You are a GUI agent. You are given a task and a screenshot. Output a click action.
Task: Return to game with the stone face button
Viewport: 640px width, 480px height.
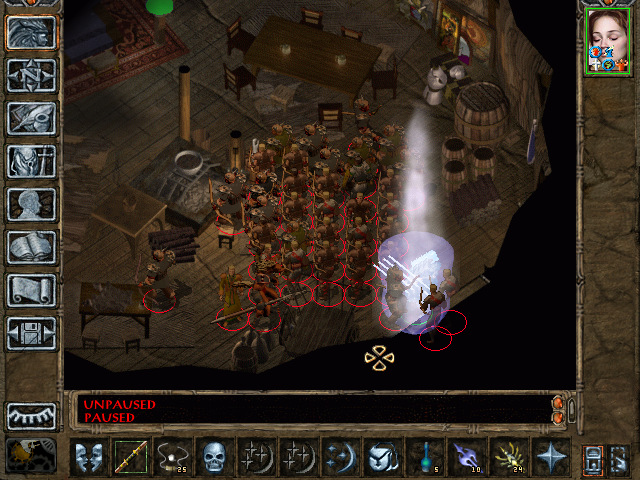[31, 32]
